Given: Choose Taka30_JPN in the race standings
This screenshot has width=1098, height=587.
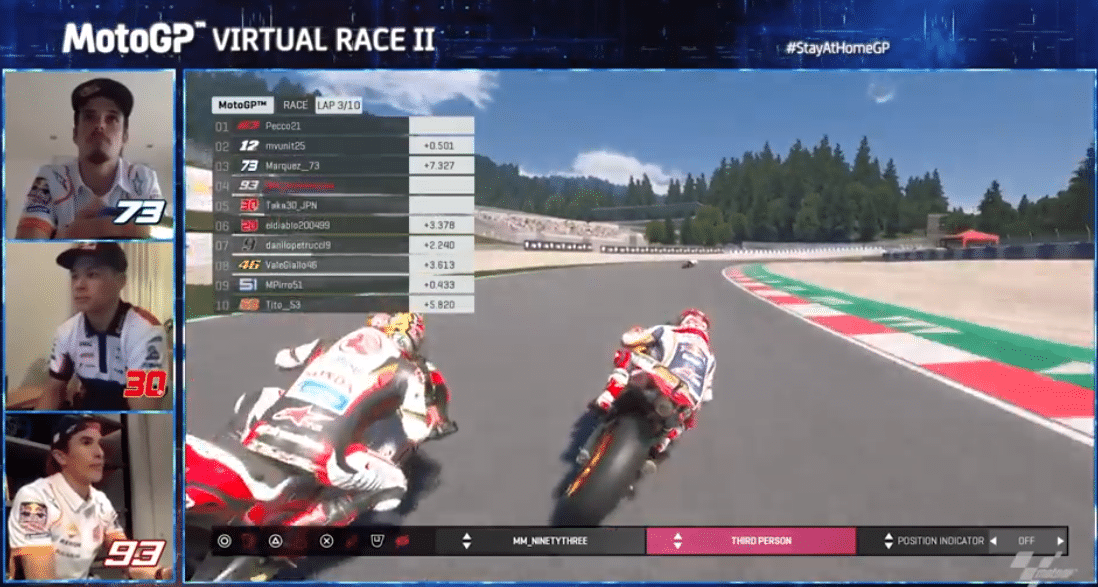Looking at the screenshot, I should pyautogui.click(x=310, y=205).
